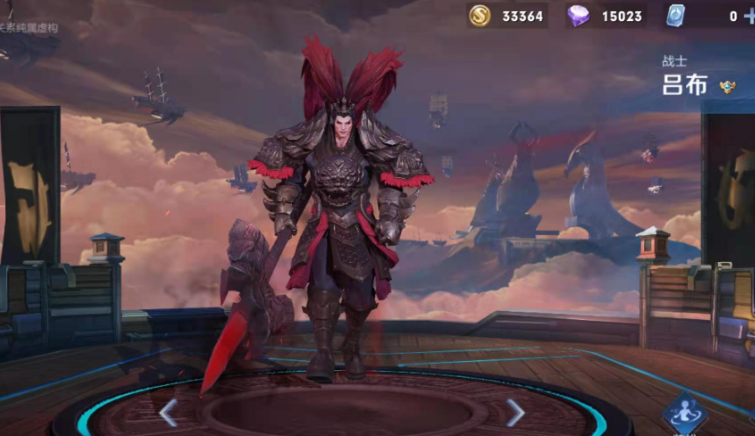Open the badge icon beside 吕布
Viewport: 755px width, 436px height.
[727, 87]
